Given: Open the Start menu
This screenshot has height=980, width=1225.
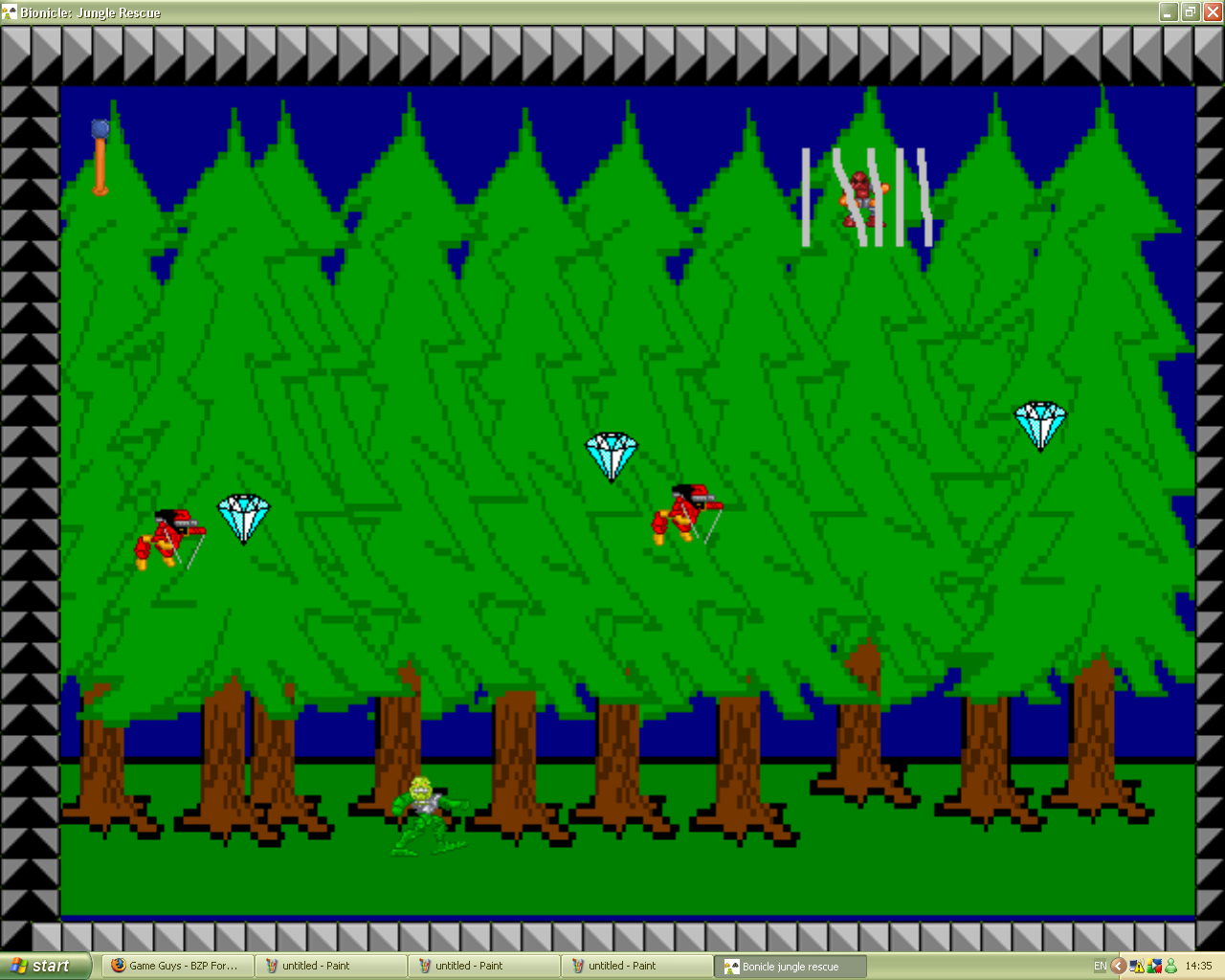Looking at the screenshot, I should pyautogui.click(x=43, y=966).
